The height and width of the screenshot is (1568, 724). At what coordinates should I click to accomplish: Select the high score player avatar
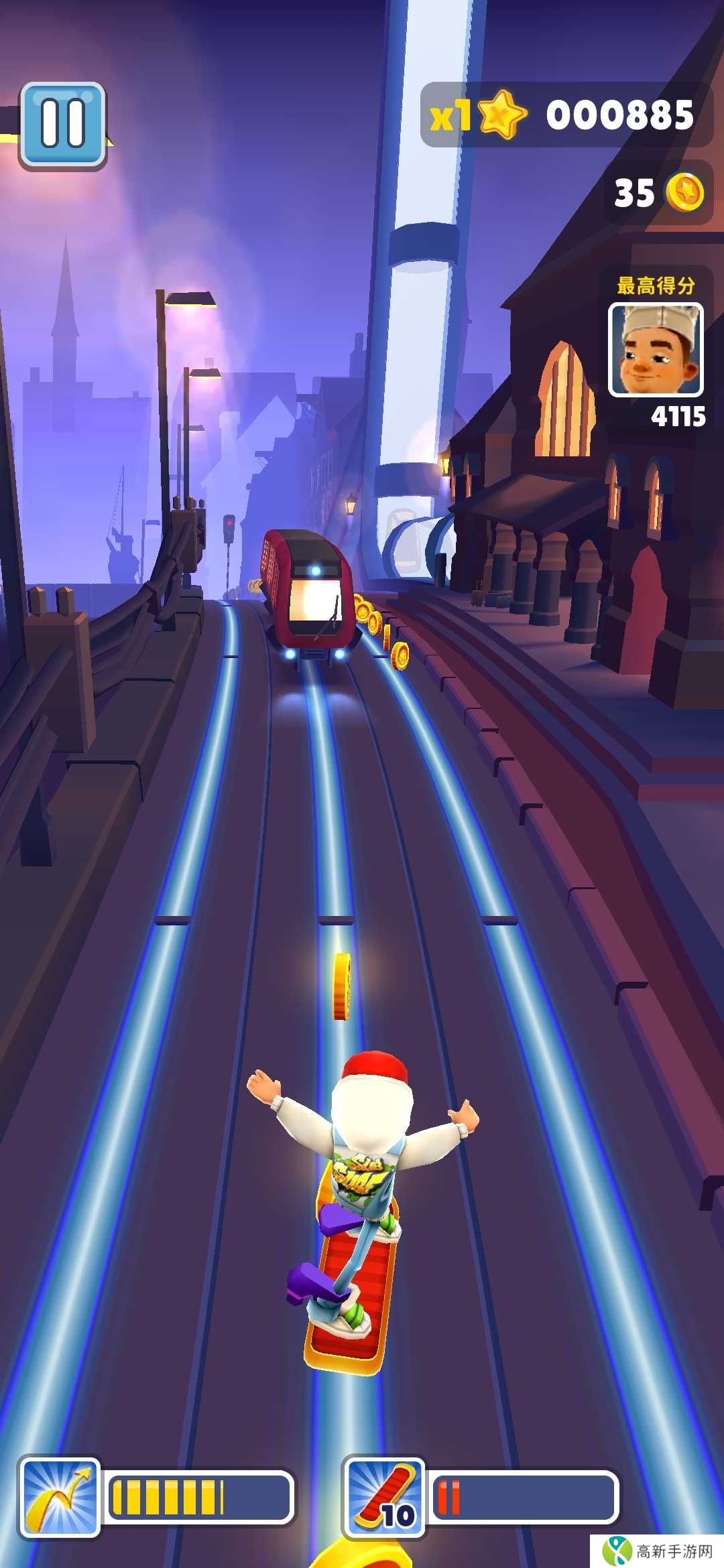[655, 349]
